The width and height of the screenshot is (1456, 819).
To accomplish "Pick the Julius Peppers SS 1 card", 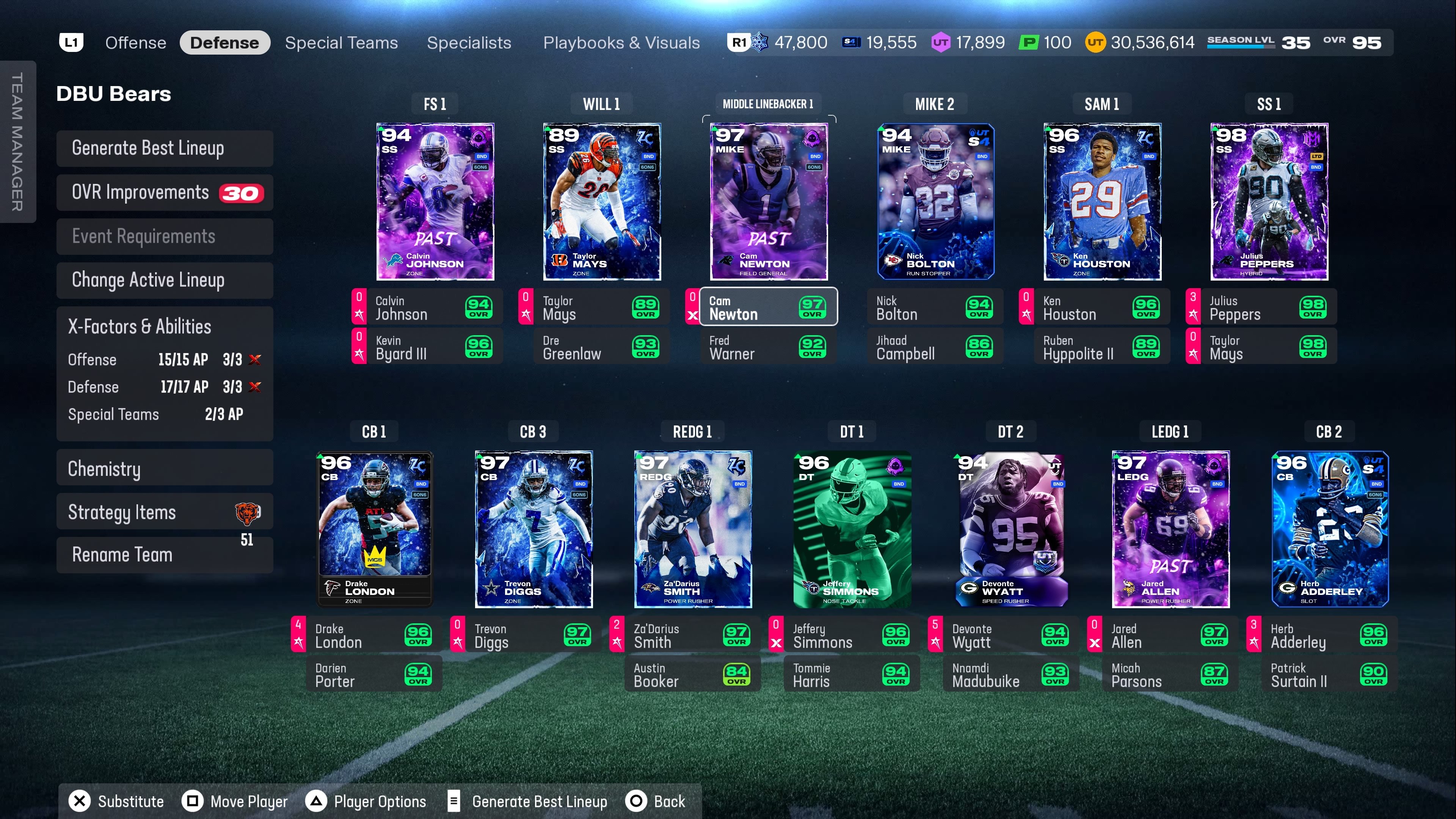I will pyautogui.click(x=1269, y=201).
